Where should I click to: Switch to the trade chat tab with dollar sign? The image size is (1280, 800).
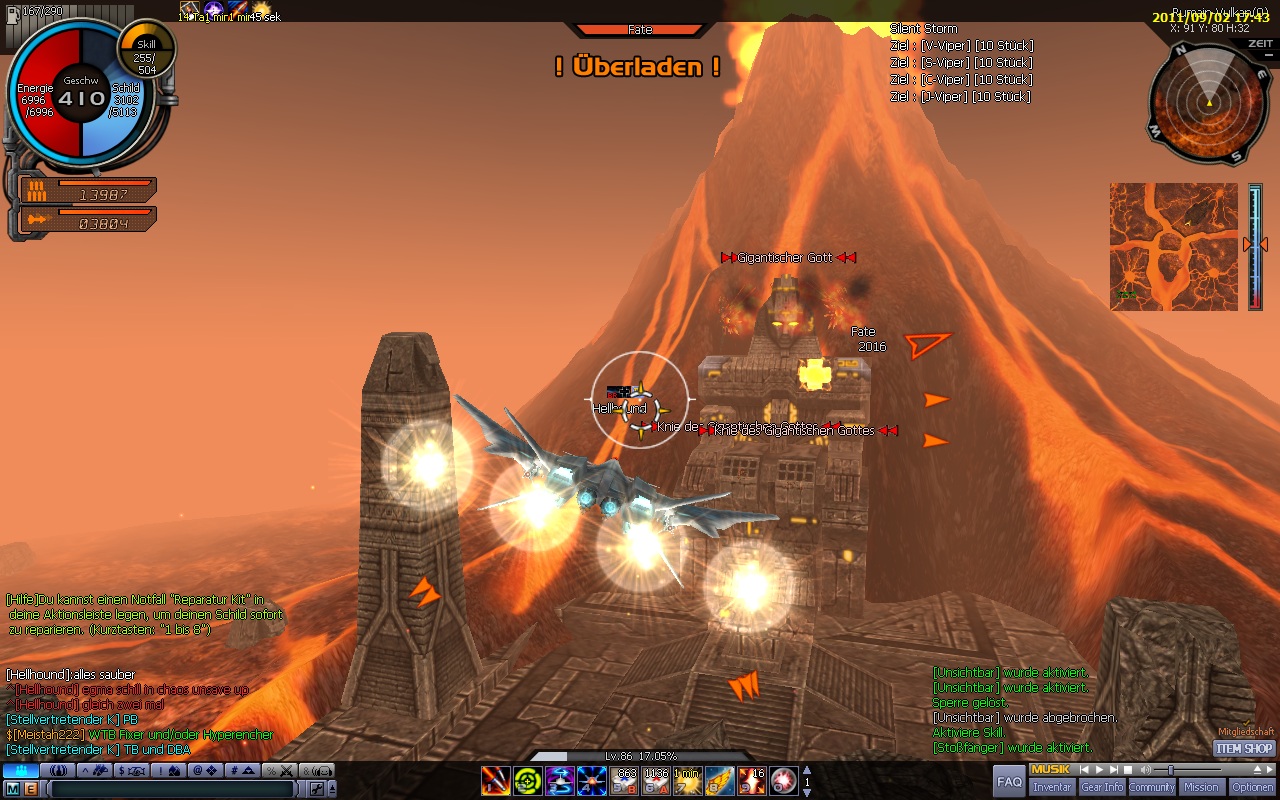coord(132,771)
